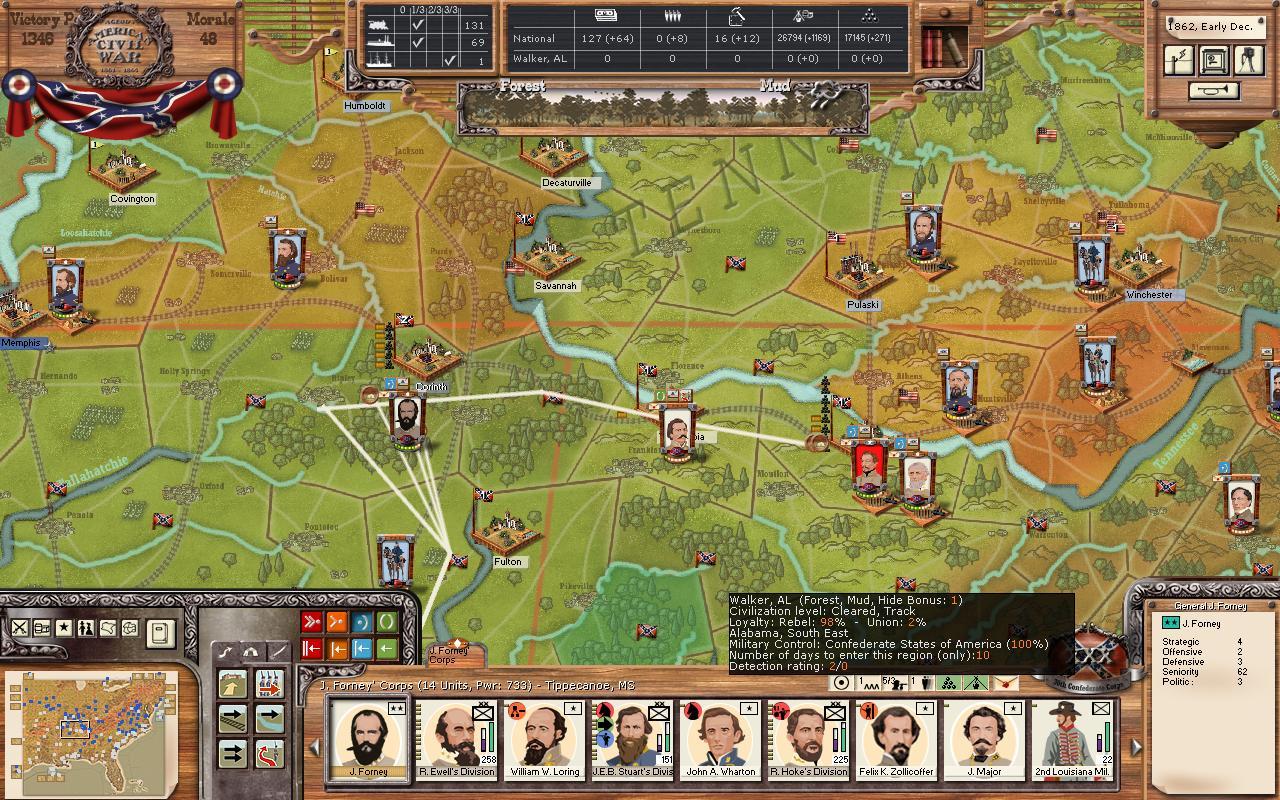The image size is (1280, 800).
Task: Choose the green passive posture arrow
Action: point(387,649)
